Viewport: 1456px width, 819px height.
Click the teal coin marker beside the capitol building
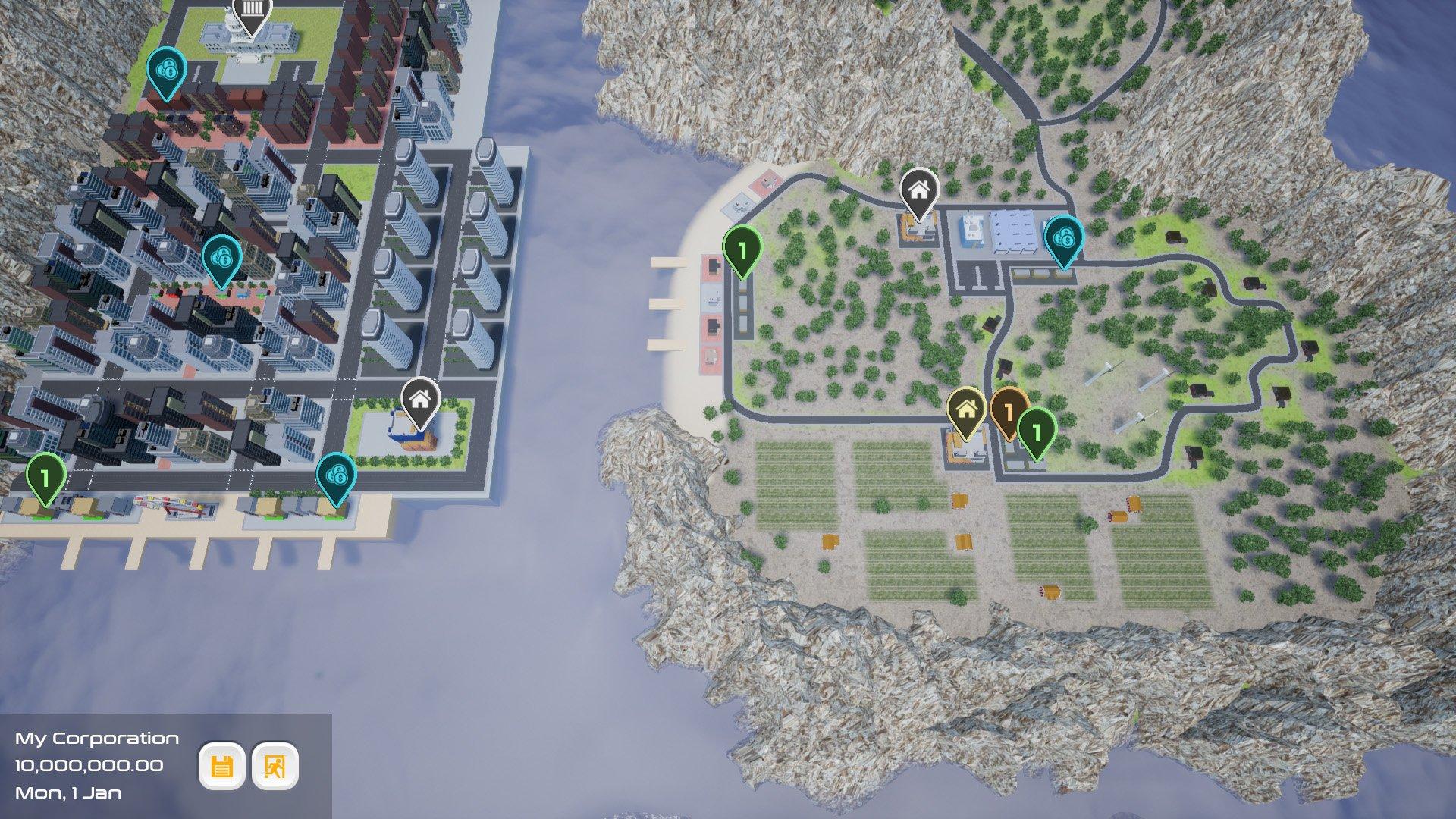[166, 71]
